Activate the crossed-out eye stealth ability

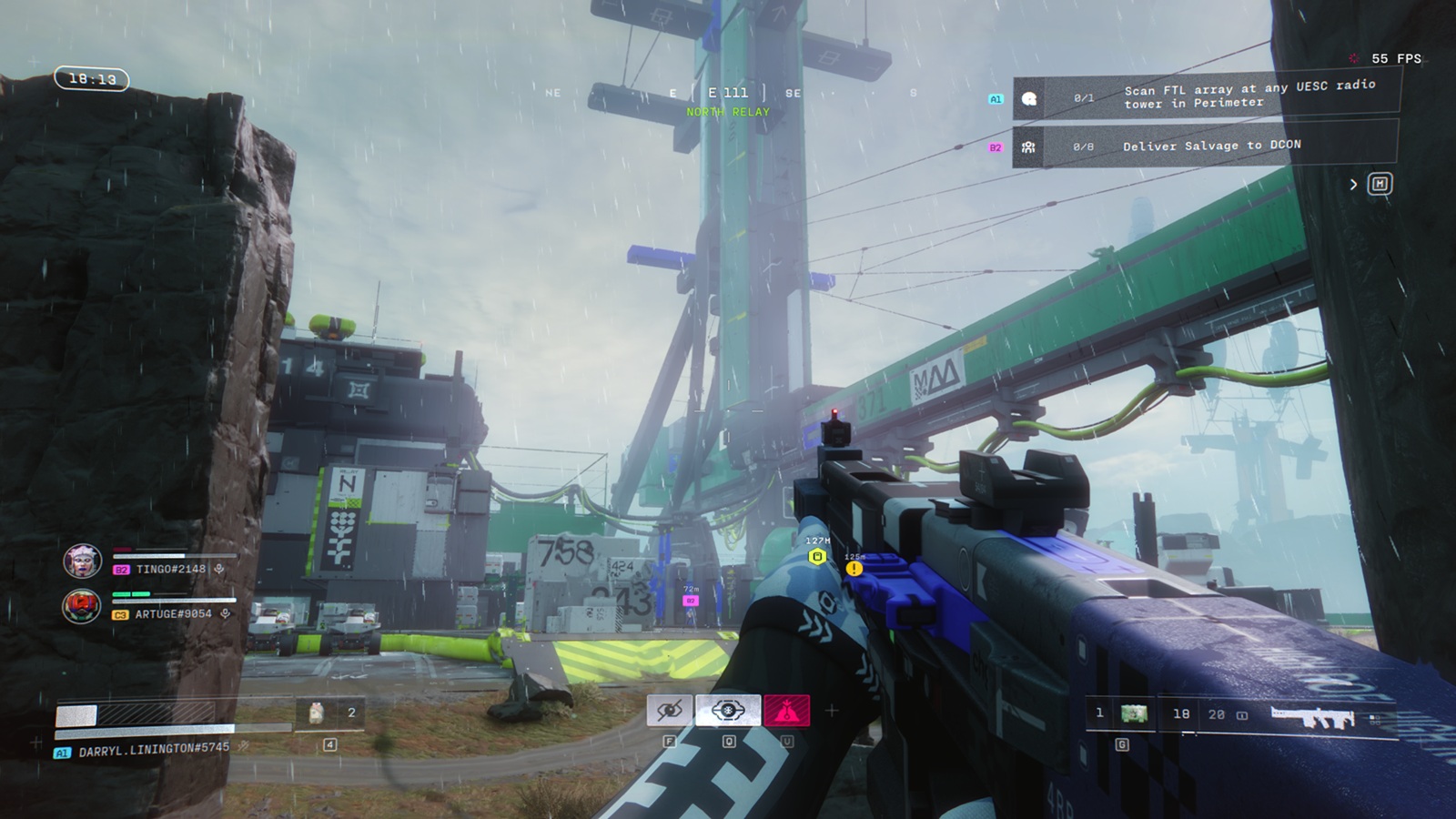click(x=670, y=711)
